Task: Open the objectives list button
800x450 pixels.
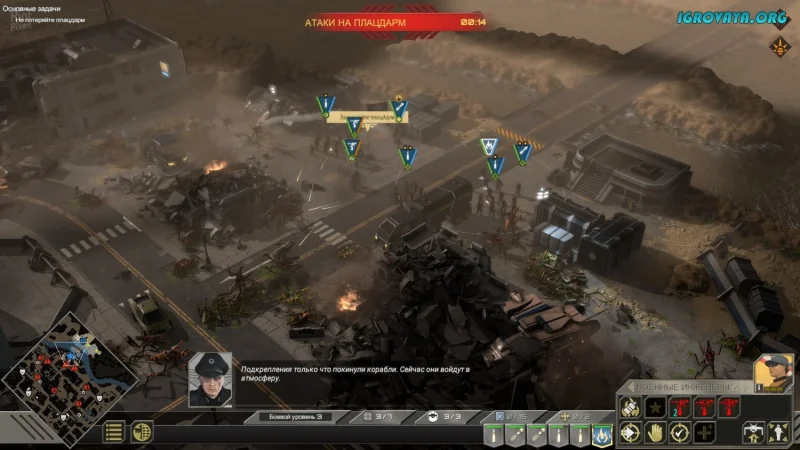Action: click(115, 432)
